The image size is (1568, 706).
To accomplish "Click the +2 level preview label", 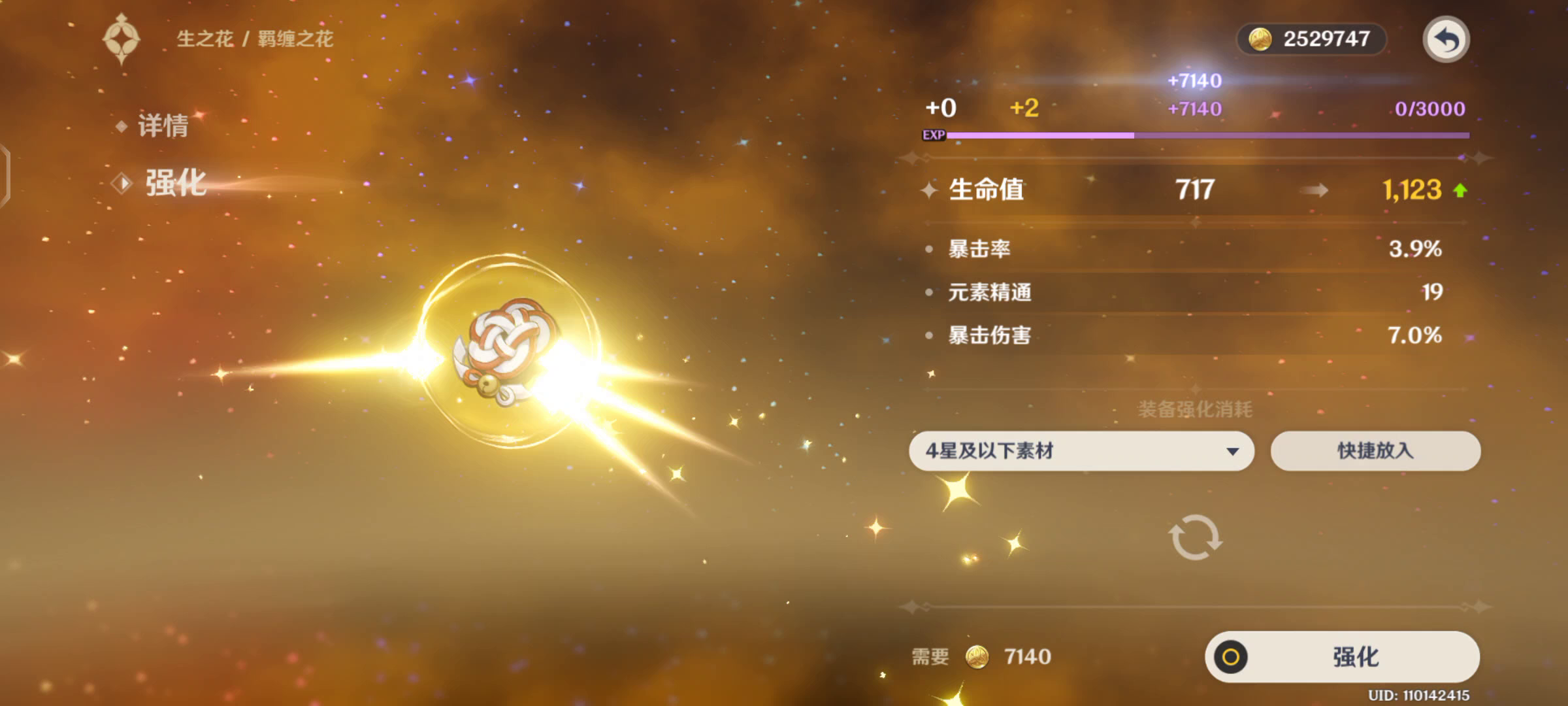I will 1024,107.
